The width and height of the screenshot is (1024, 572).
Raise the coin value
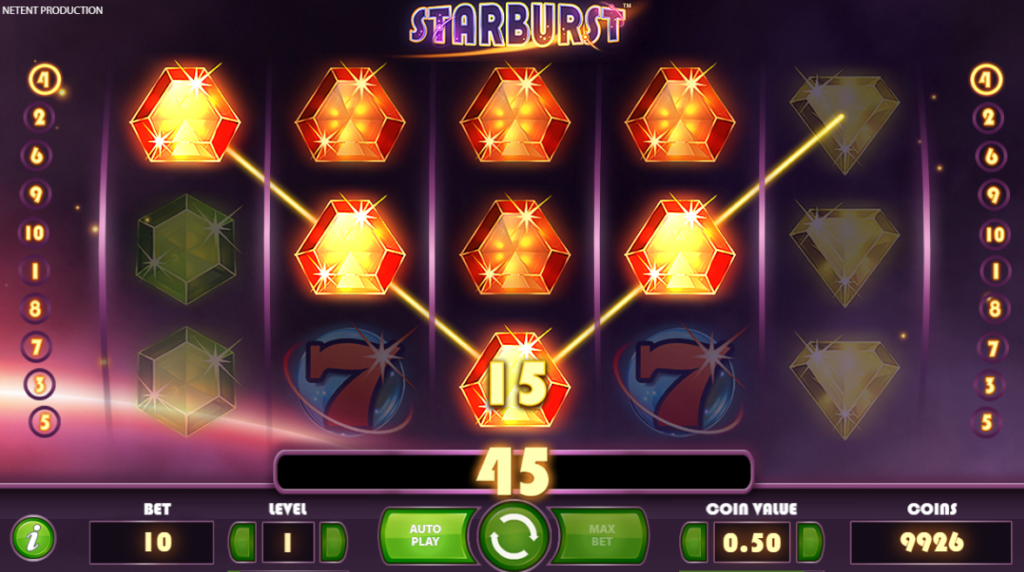point(809,541)
